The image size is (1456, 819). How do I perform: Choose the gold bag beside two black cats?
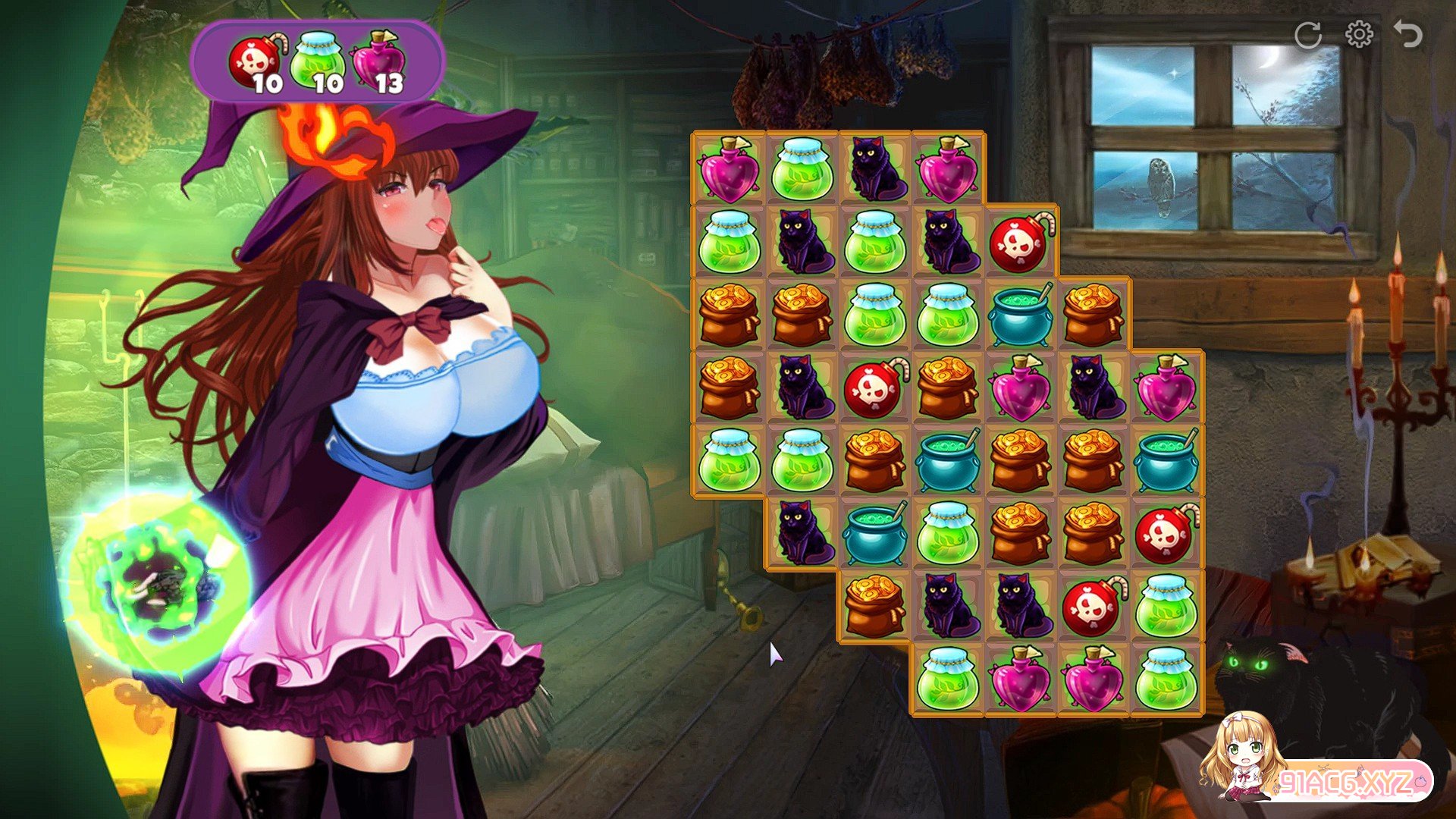click(875, 607)
